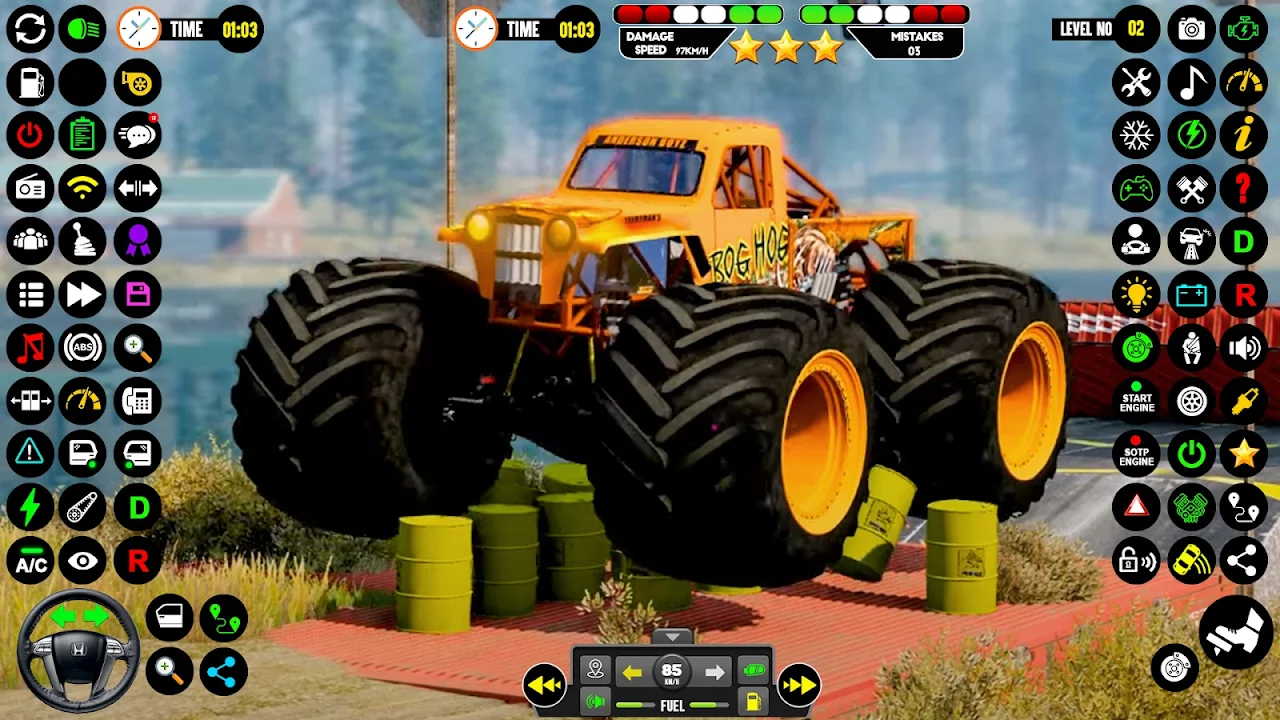Turn on the A/C button

tap(30, 561)
